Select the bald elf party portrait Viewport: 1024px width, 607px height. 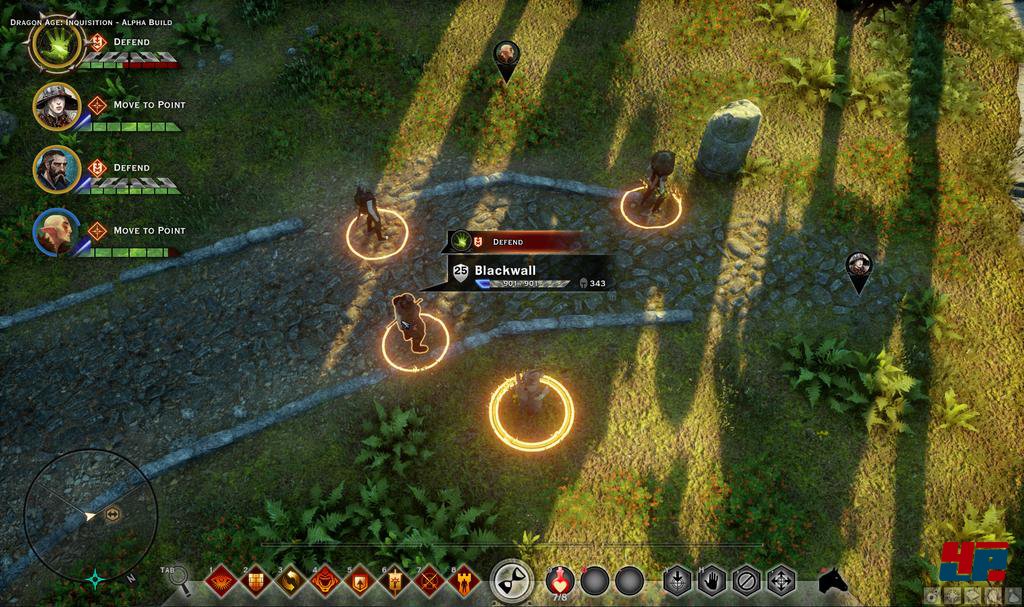pyautogui.click(x=57, y=232)
